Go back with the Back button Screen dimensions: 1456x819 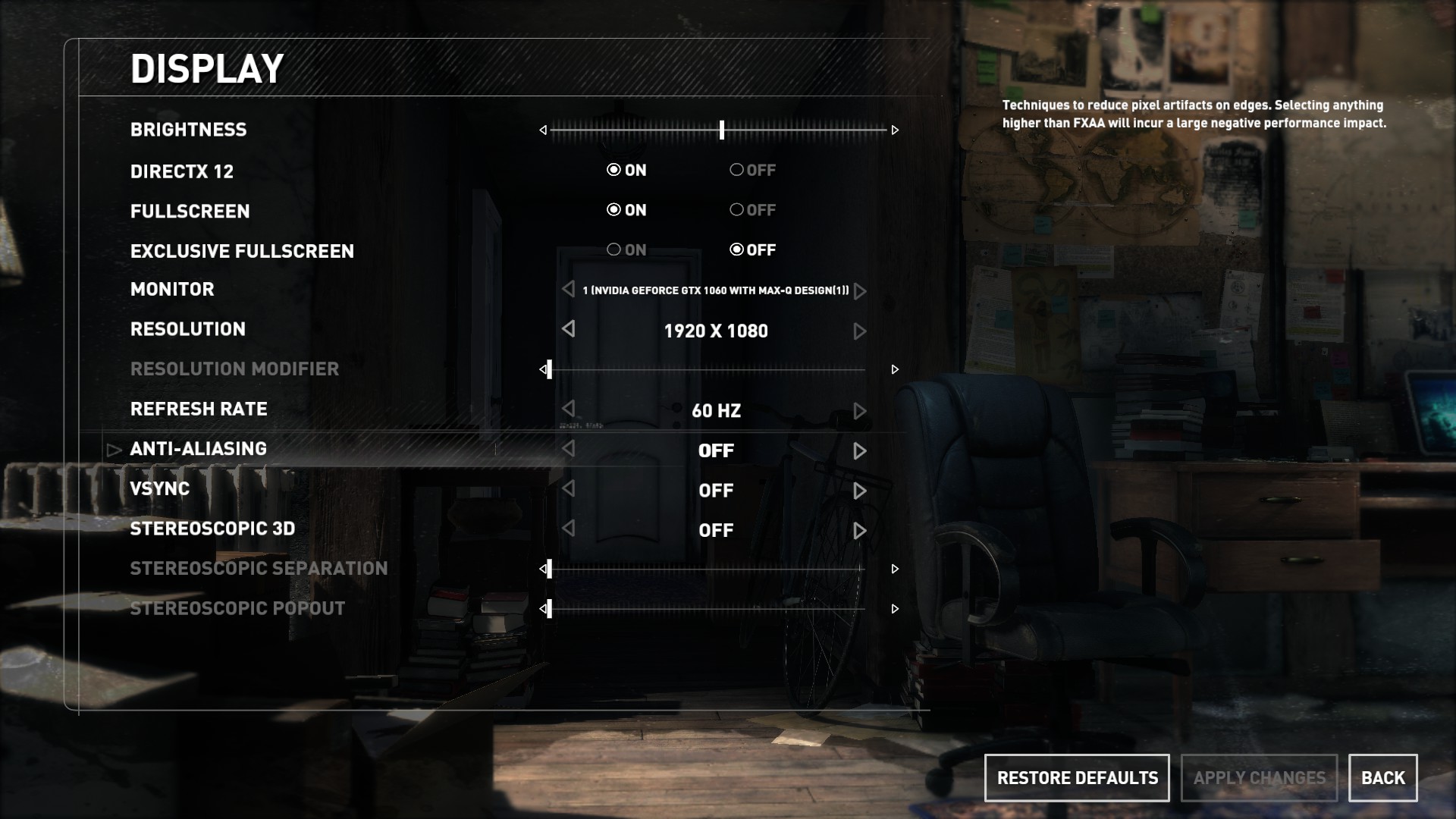[x=1382, y=778]
